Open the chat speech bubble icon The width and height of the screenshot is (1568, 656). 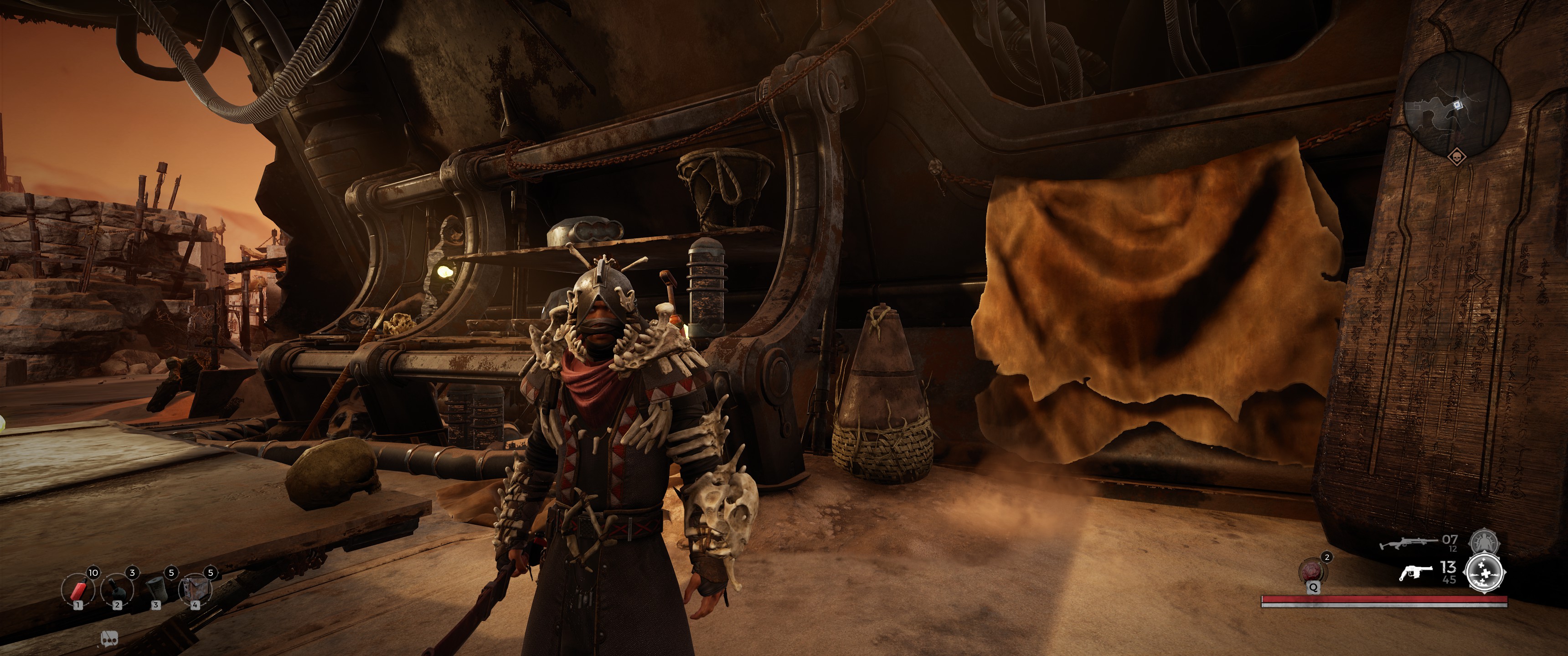[109, 638]
